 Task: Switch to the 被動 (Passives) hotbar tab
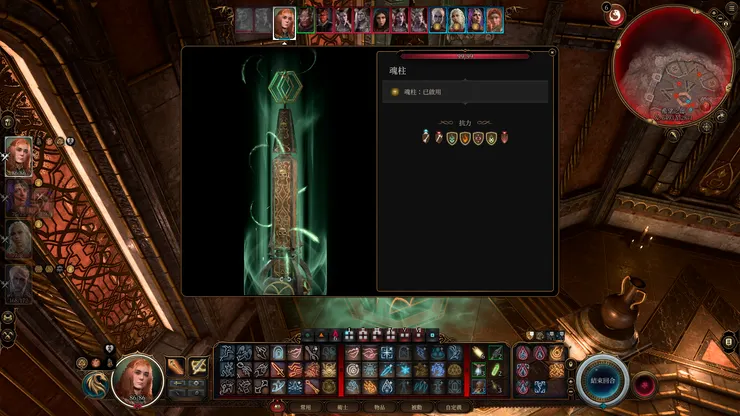(x=416, y=408)
